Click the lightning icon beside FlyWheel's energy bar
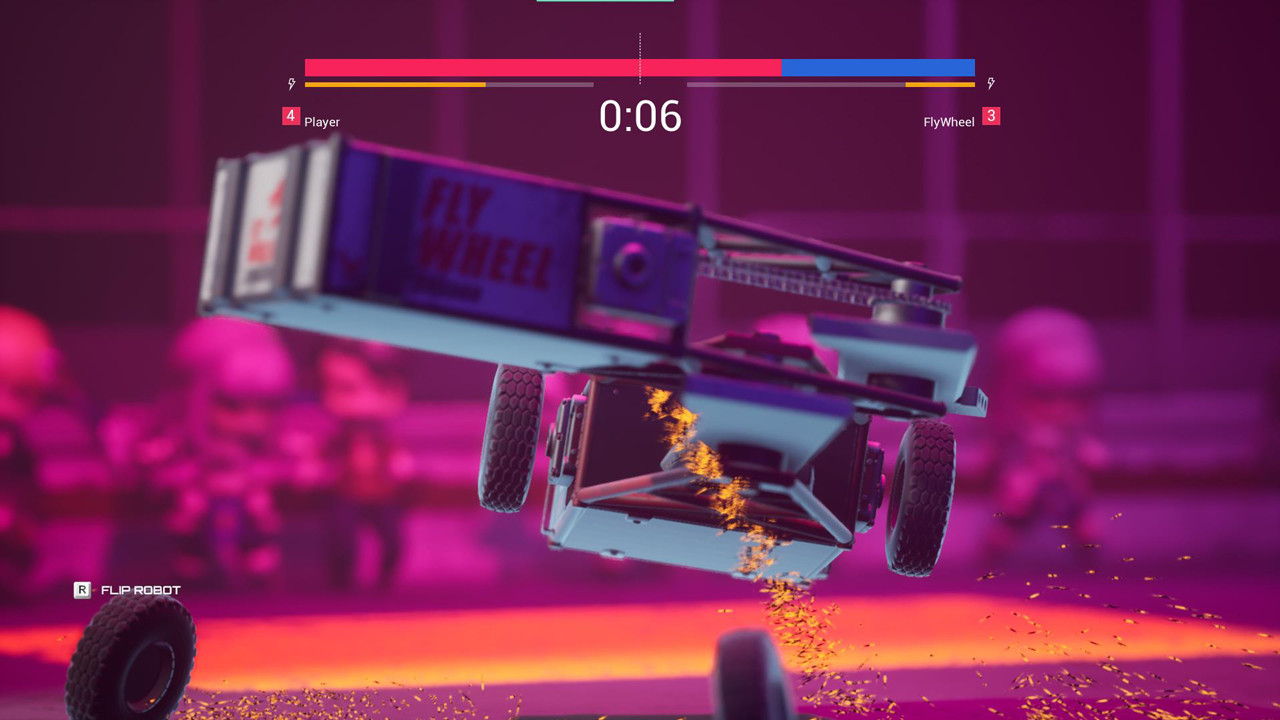This screenshot has width=1280, height=720. tap(991, 83)
